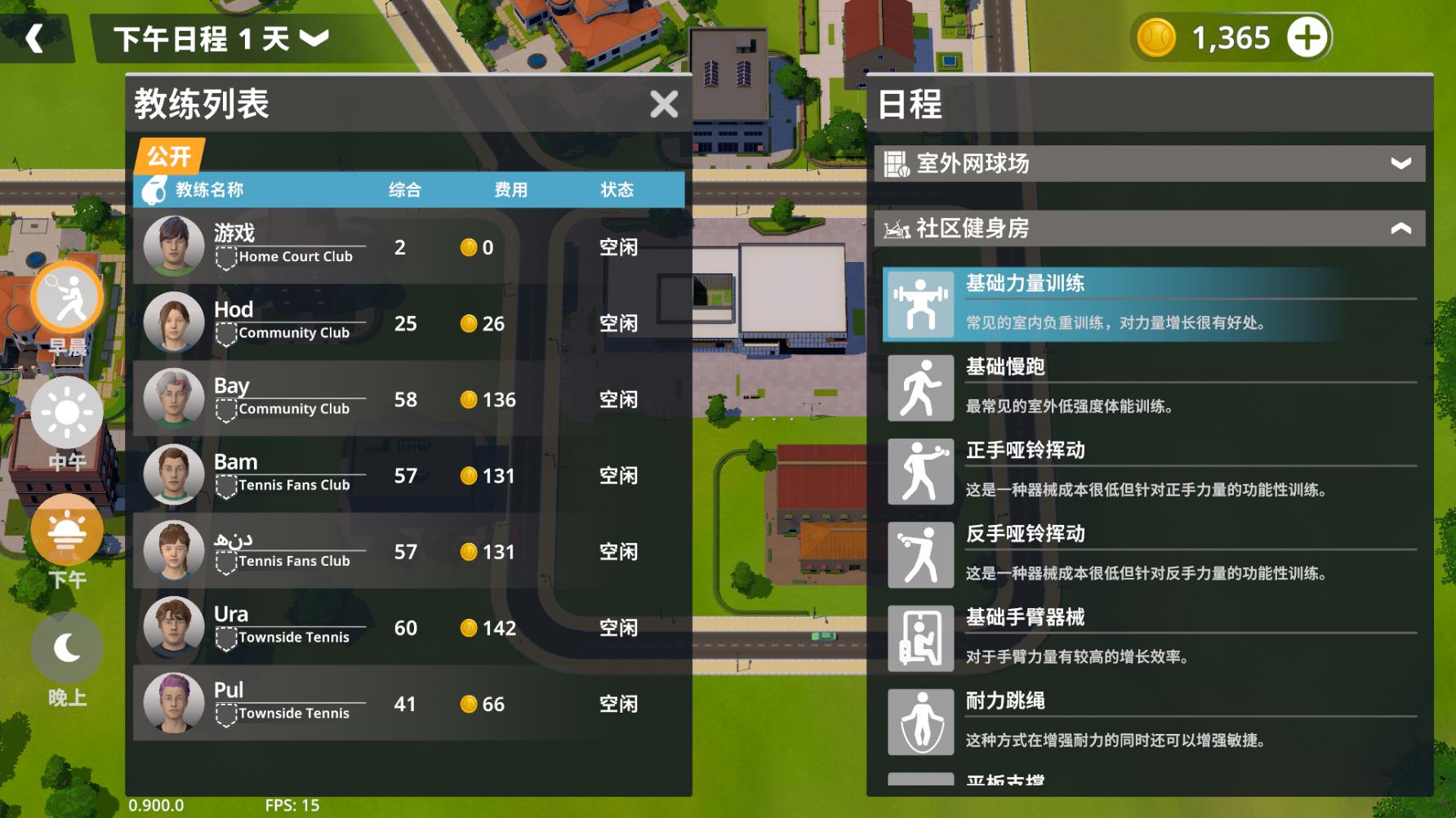Select the 基础手臂器械 arm machine icon
1456x818 pixels.
click(920, 638)
